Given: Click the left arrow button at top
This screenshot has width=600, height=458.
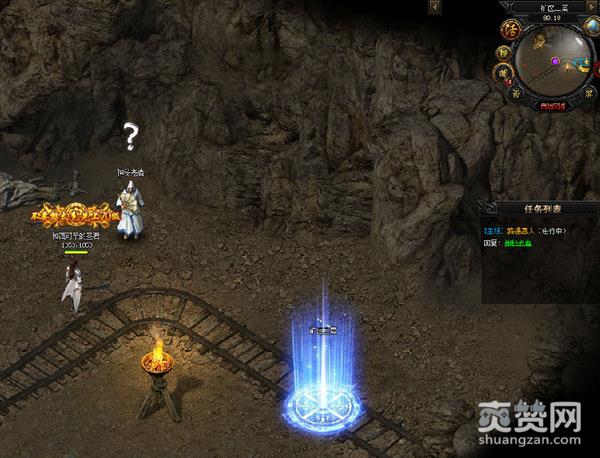Looking at the screenshot, I should [x=435, y=7].
